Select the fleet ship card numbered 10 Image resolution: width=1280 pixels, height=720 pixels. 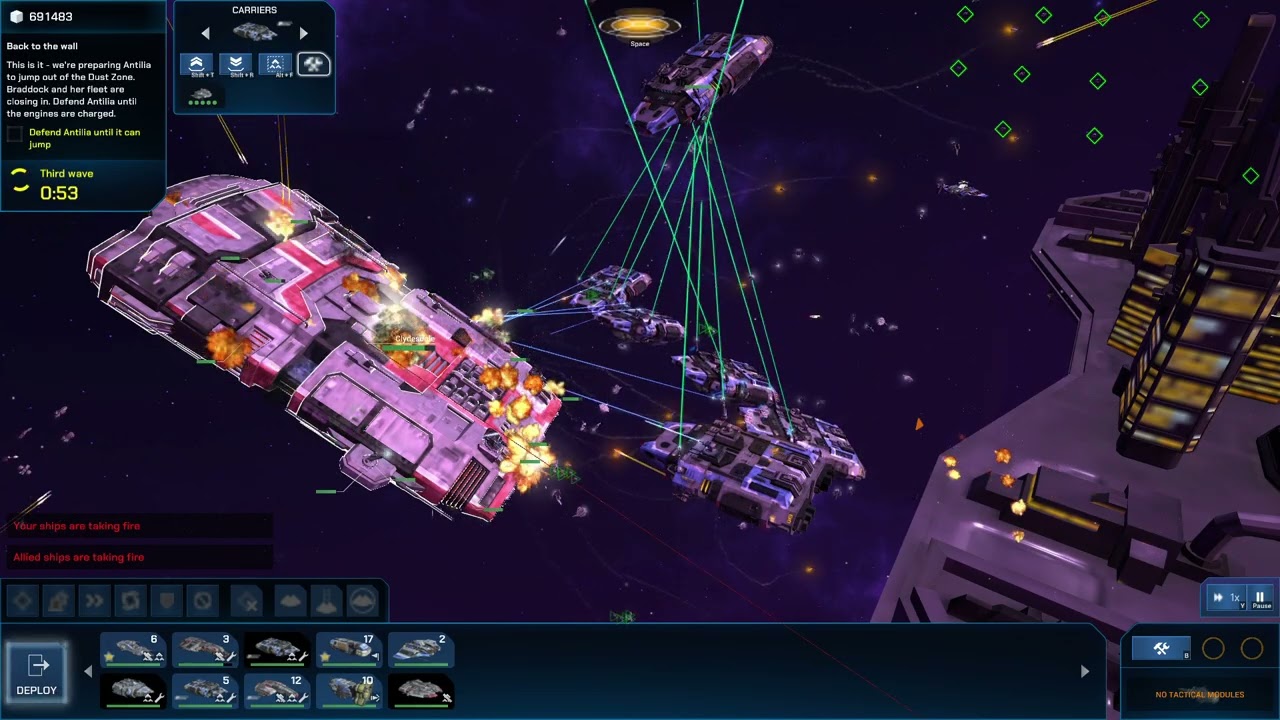click(x=350, y=690)
